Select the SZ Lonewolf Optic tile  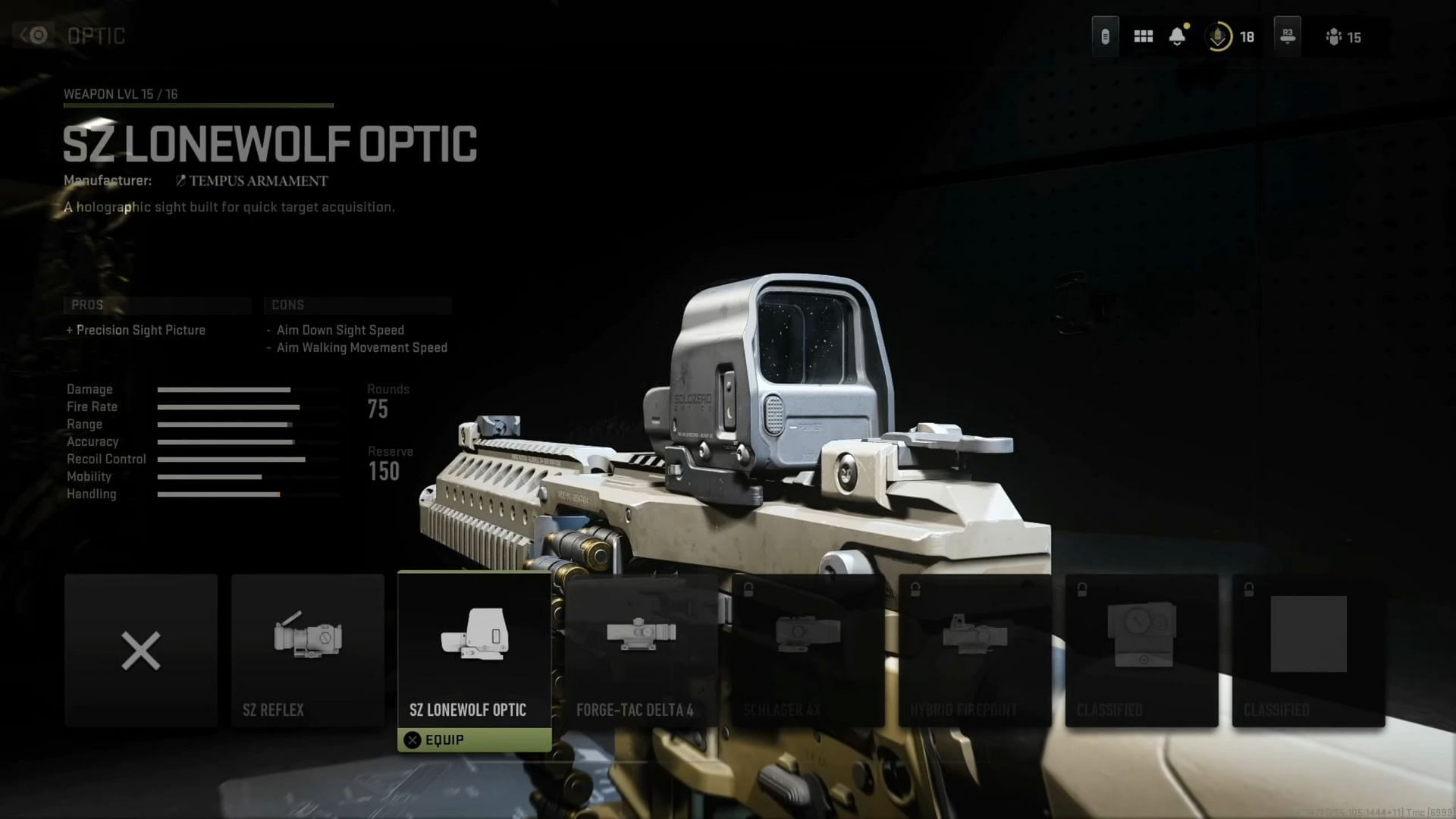click(475, 648)
